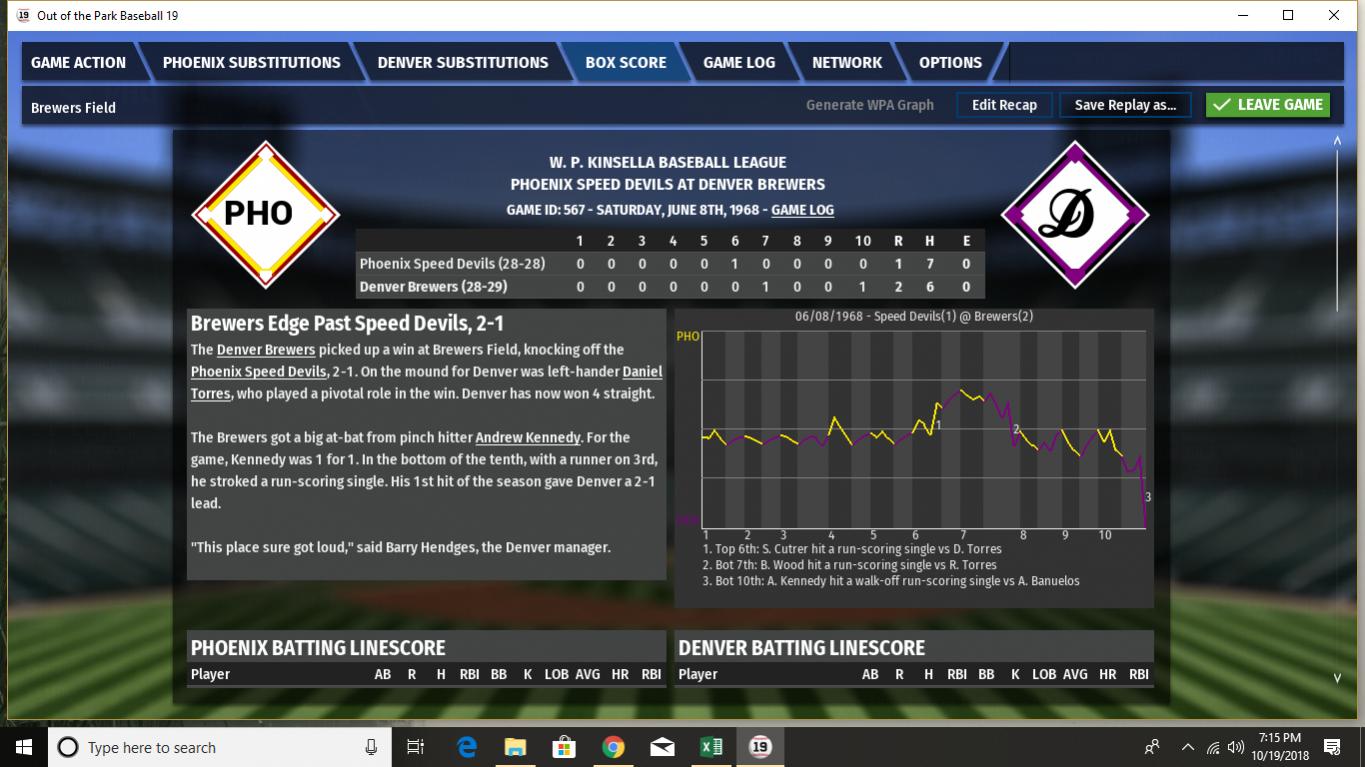Close the Out of the Park Baseball window

1334,15
